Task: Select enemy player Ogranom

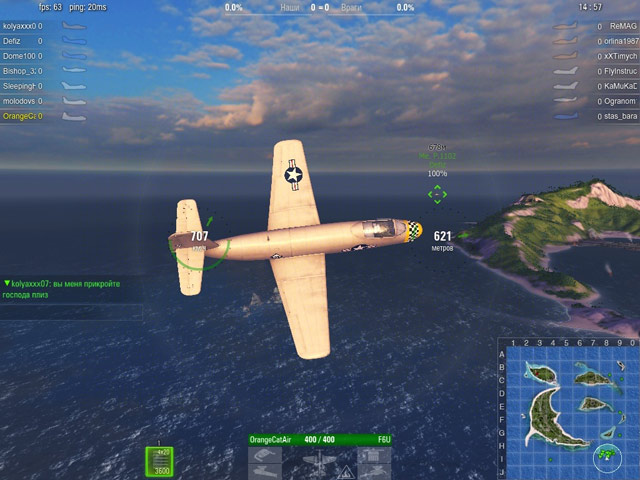Action: click(620, 101)
